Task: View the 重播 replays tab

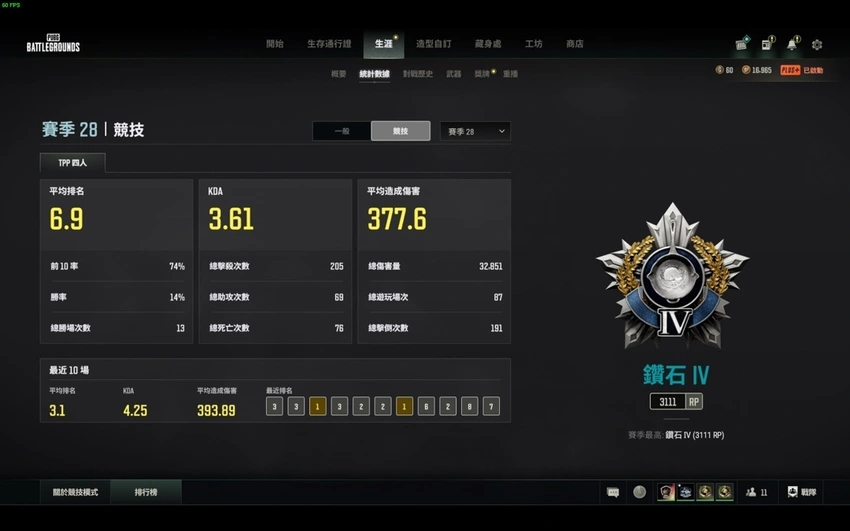Action: point(510,74)
